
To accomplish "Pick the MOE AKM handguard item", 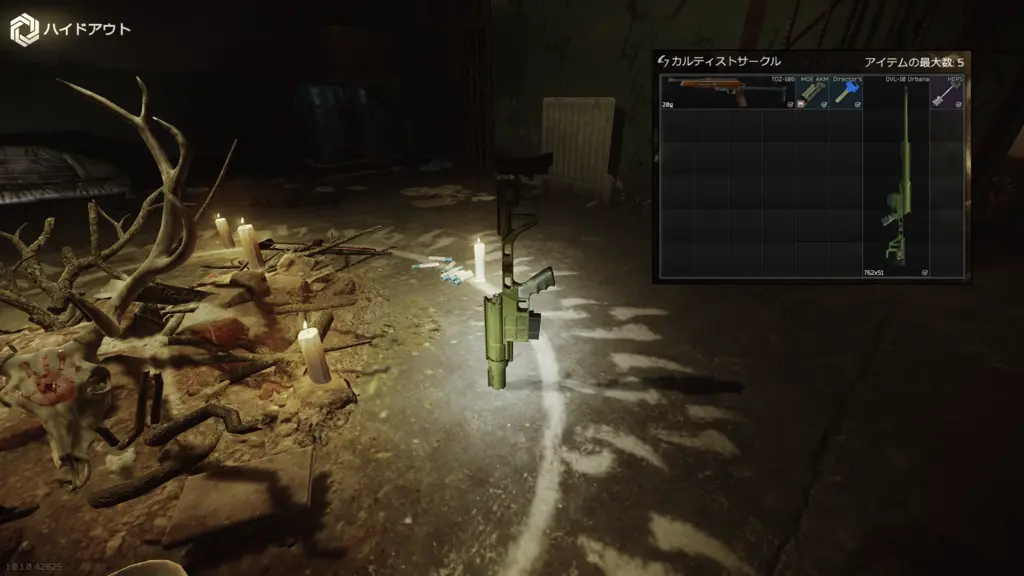I will click(x=812, y=93).
